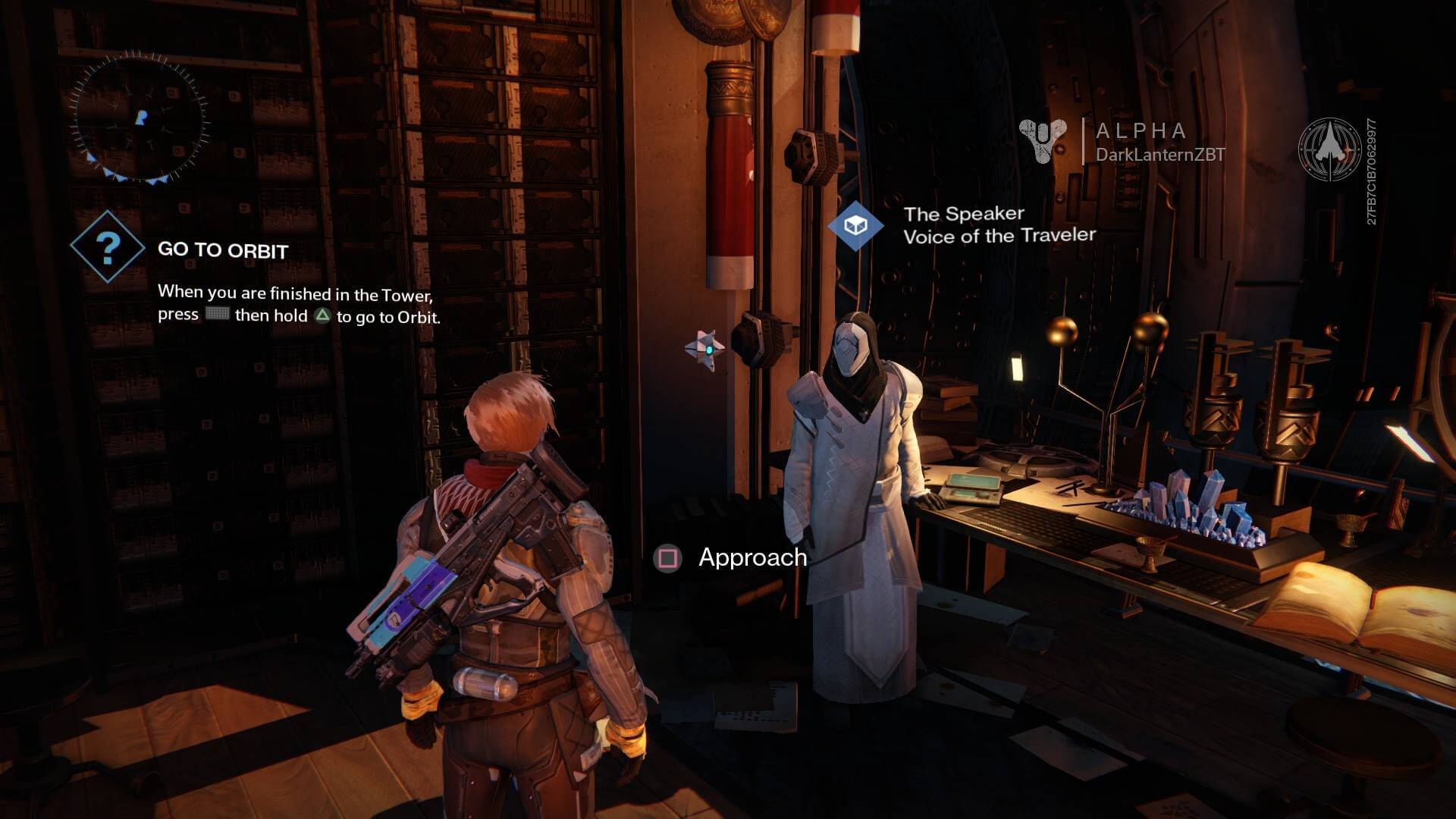Click the diamond question mark quest icon

(x=108, y=246)
